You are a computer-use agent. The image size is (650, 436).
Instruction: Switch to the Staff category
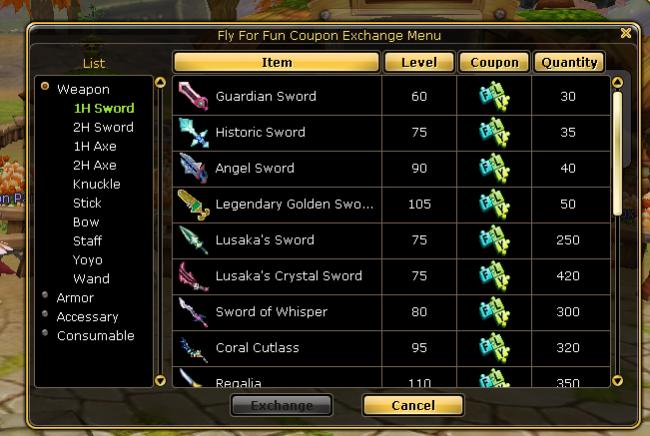pos(87,241)
